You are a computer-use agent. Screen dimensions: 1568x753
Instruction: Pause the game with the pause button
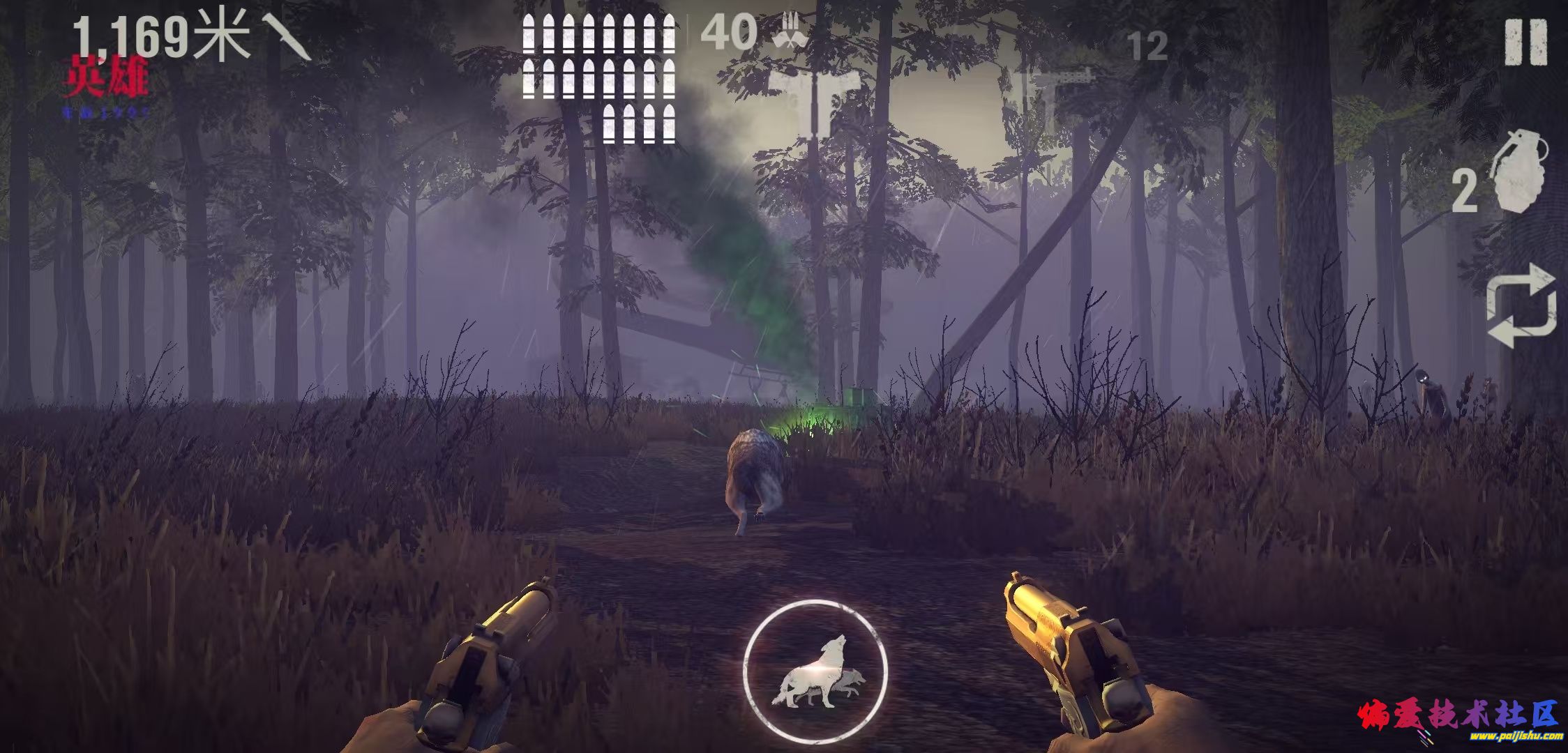1525,43
